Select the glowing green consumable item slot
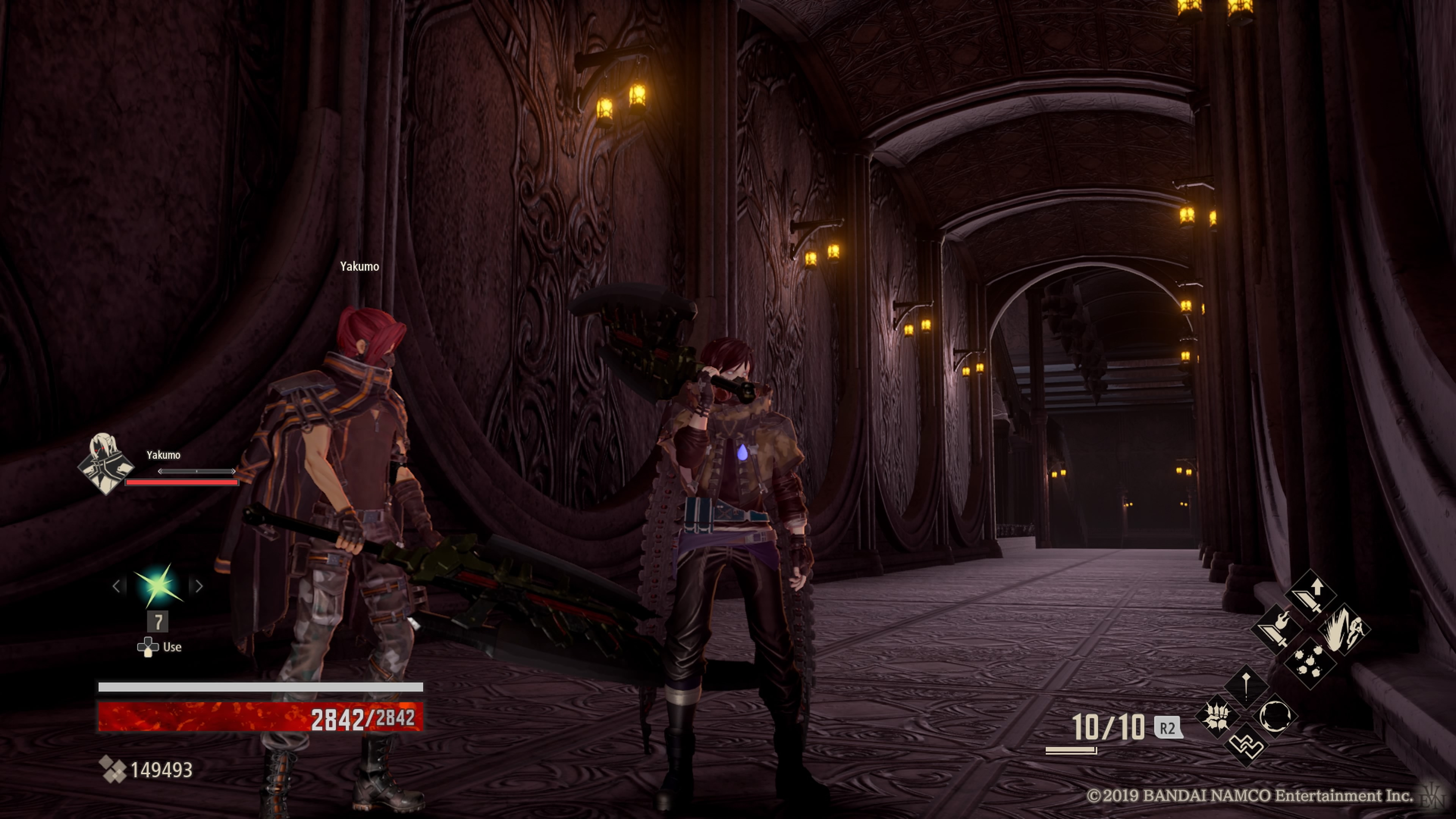1456x819 pixels. click(x=158, y=585)
